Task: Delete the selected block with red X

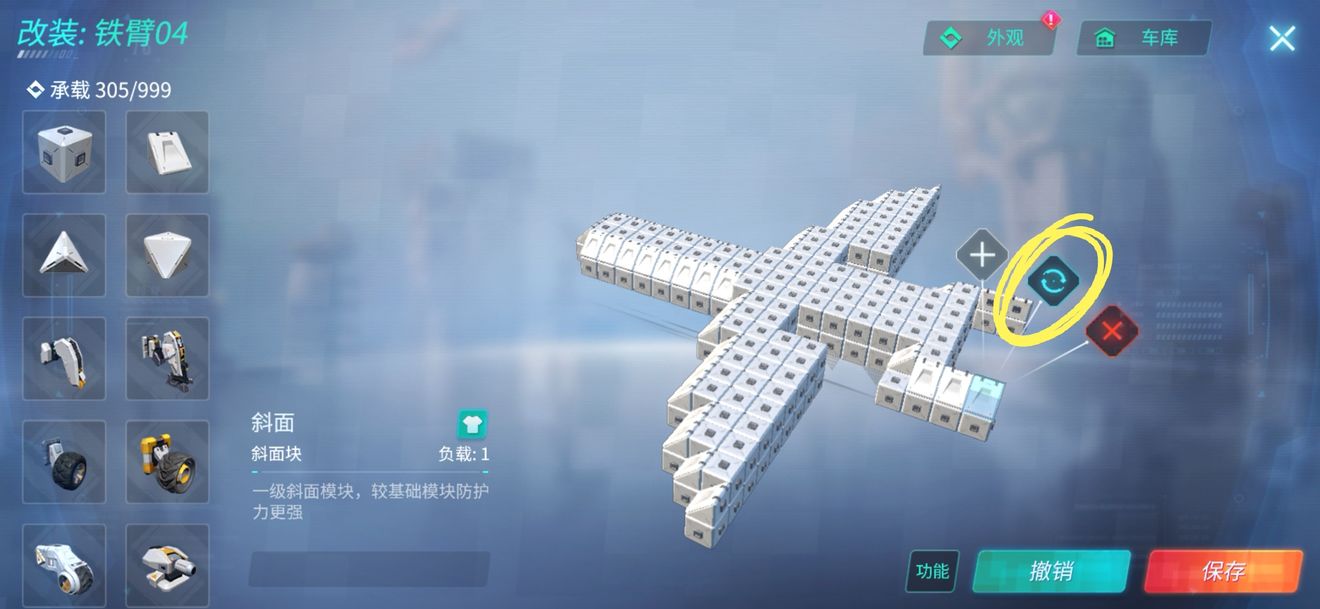Action: coord(1112,331)
